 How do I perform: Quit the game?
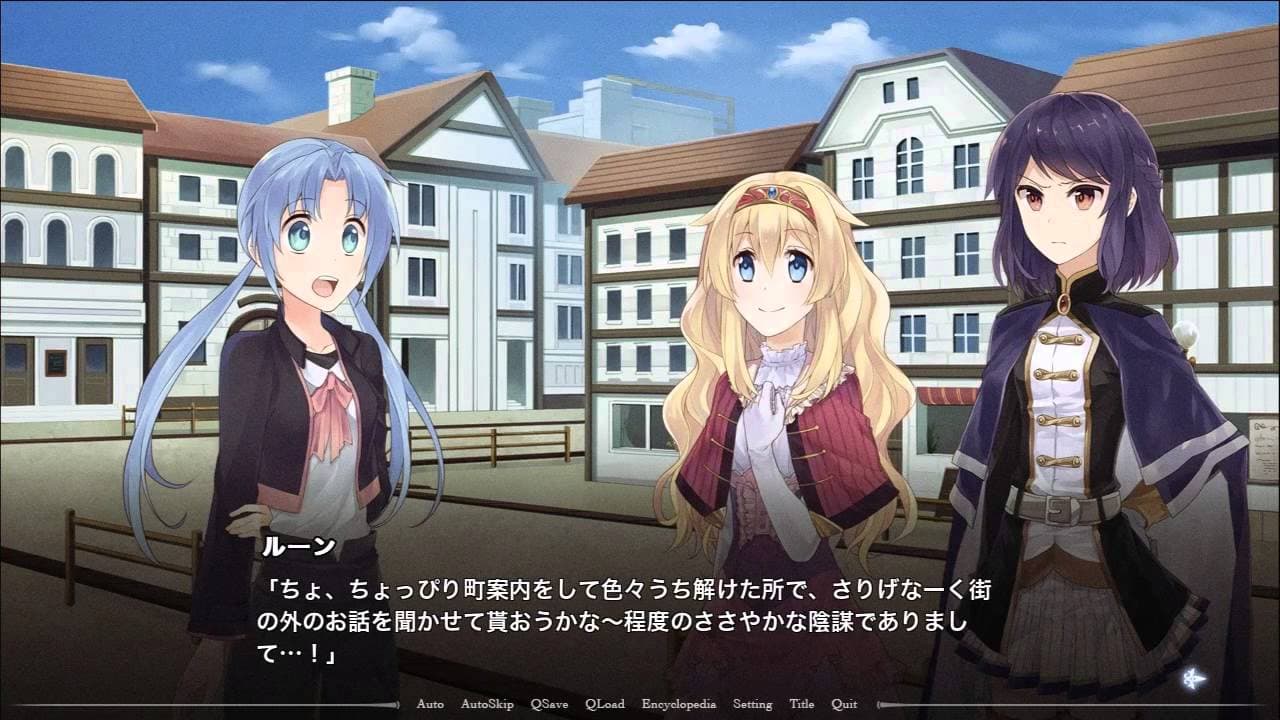[x=846, y=704]
